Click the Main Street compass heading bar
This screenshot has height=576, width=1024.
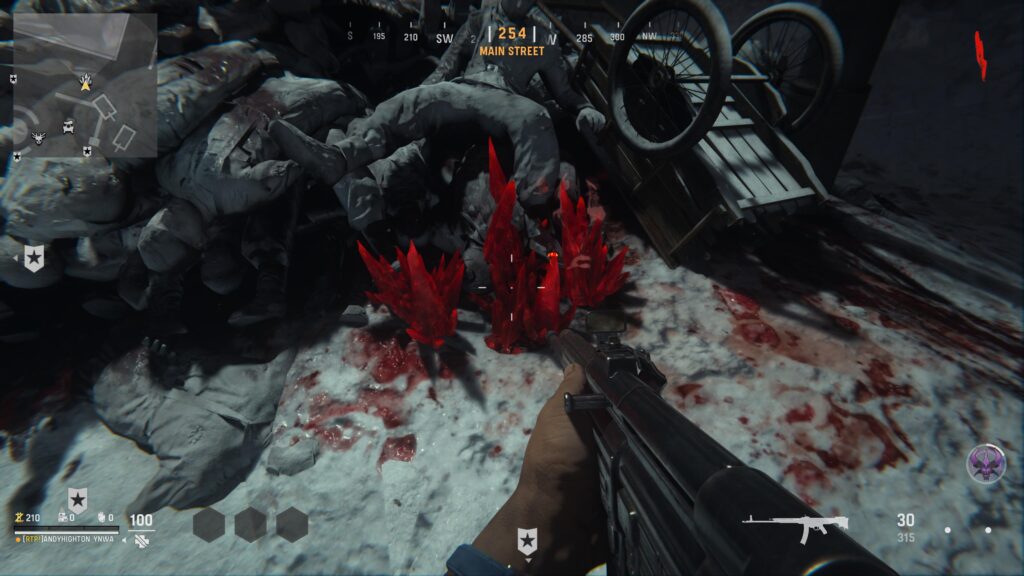click(512, 40)
